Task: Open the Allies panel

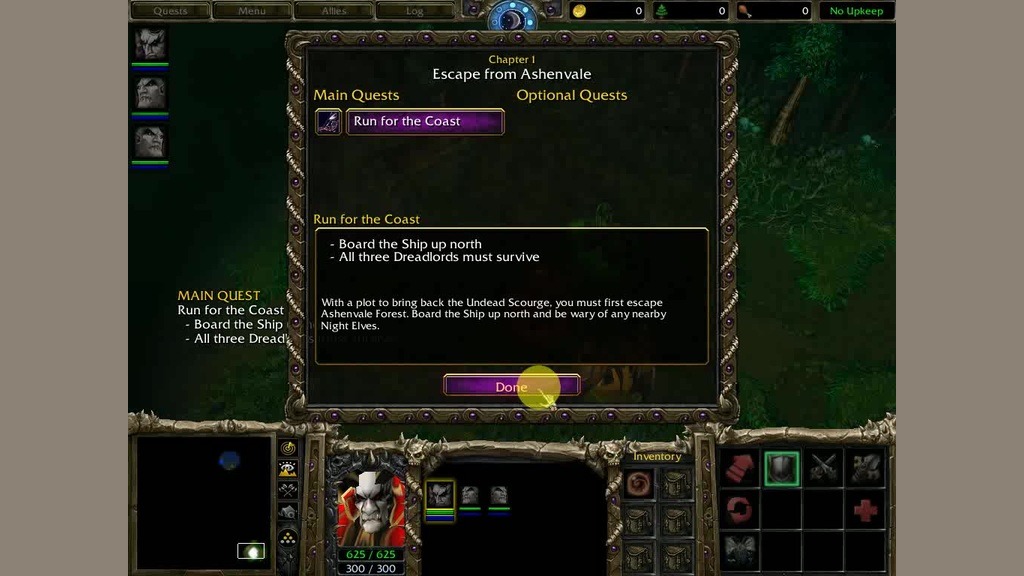Action: click(x=333, y=11)
